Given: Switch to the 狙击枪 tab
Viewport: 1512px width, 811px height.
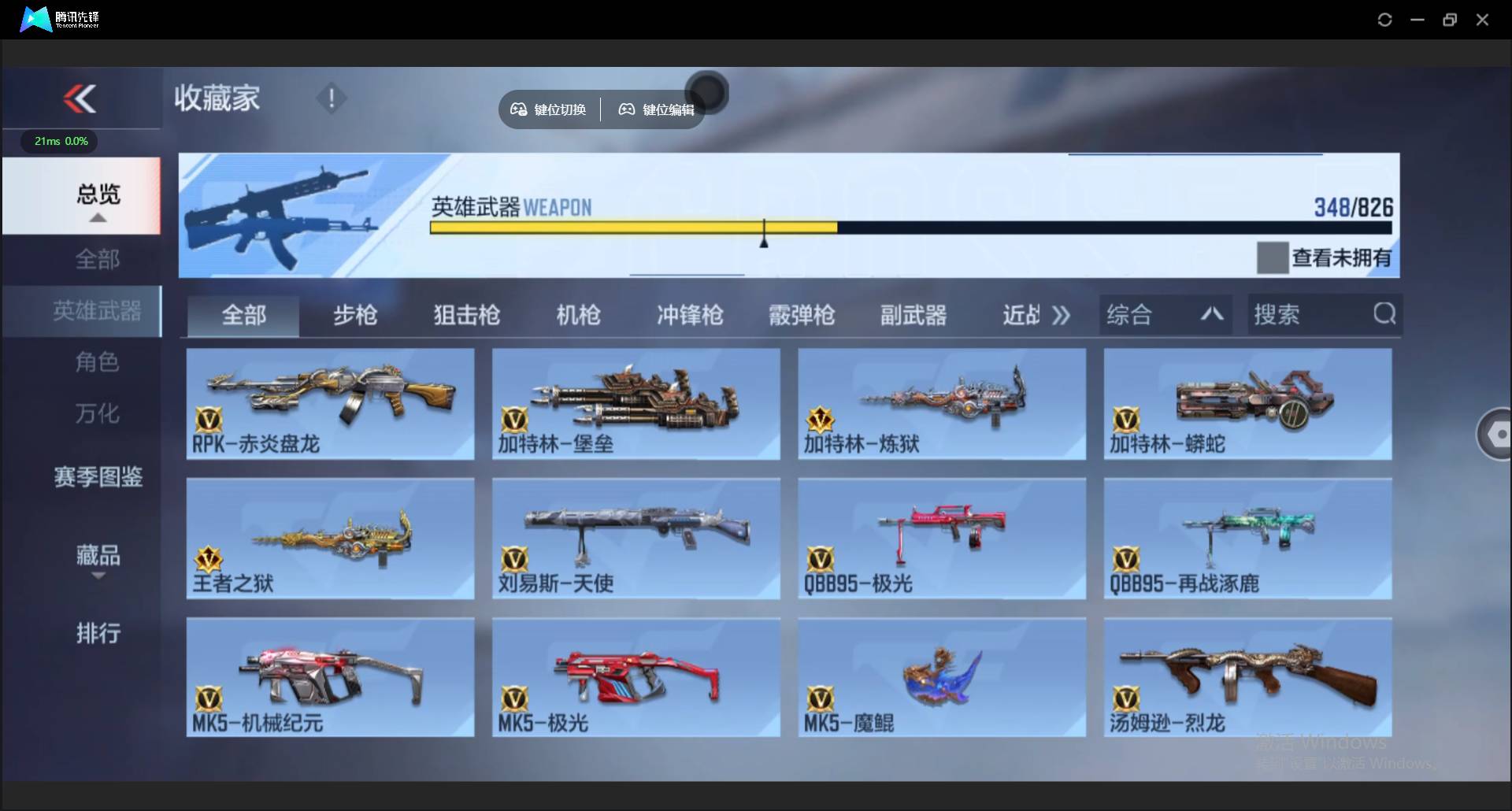Looking at the screenshot, I should click(466, 314).
